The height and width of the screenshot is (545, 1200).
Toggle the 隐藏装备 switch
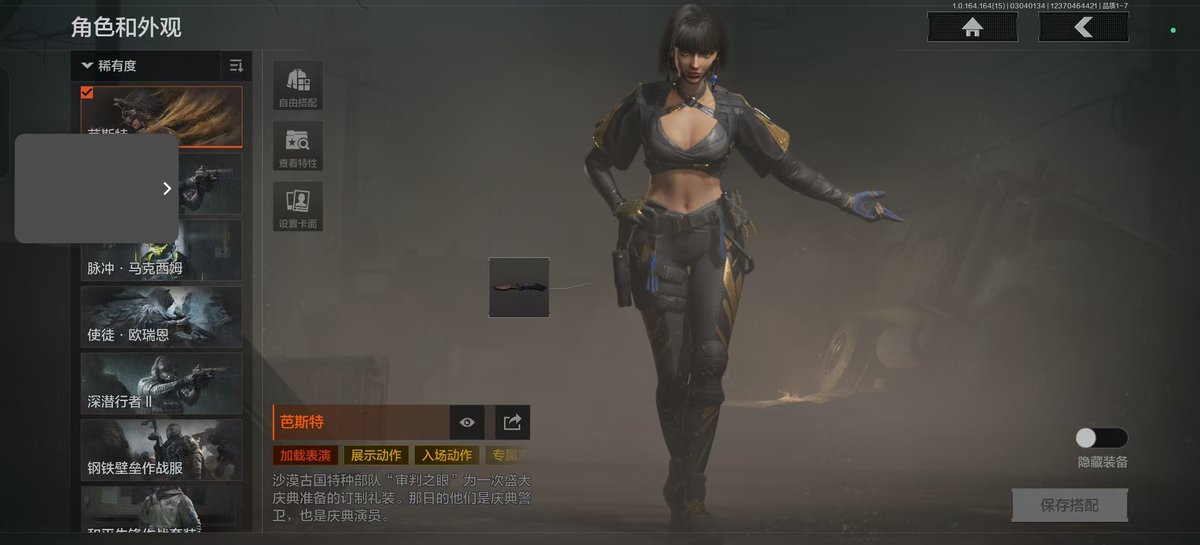1101,438
